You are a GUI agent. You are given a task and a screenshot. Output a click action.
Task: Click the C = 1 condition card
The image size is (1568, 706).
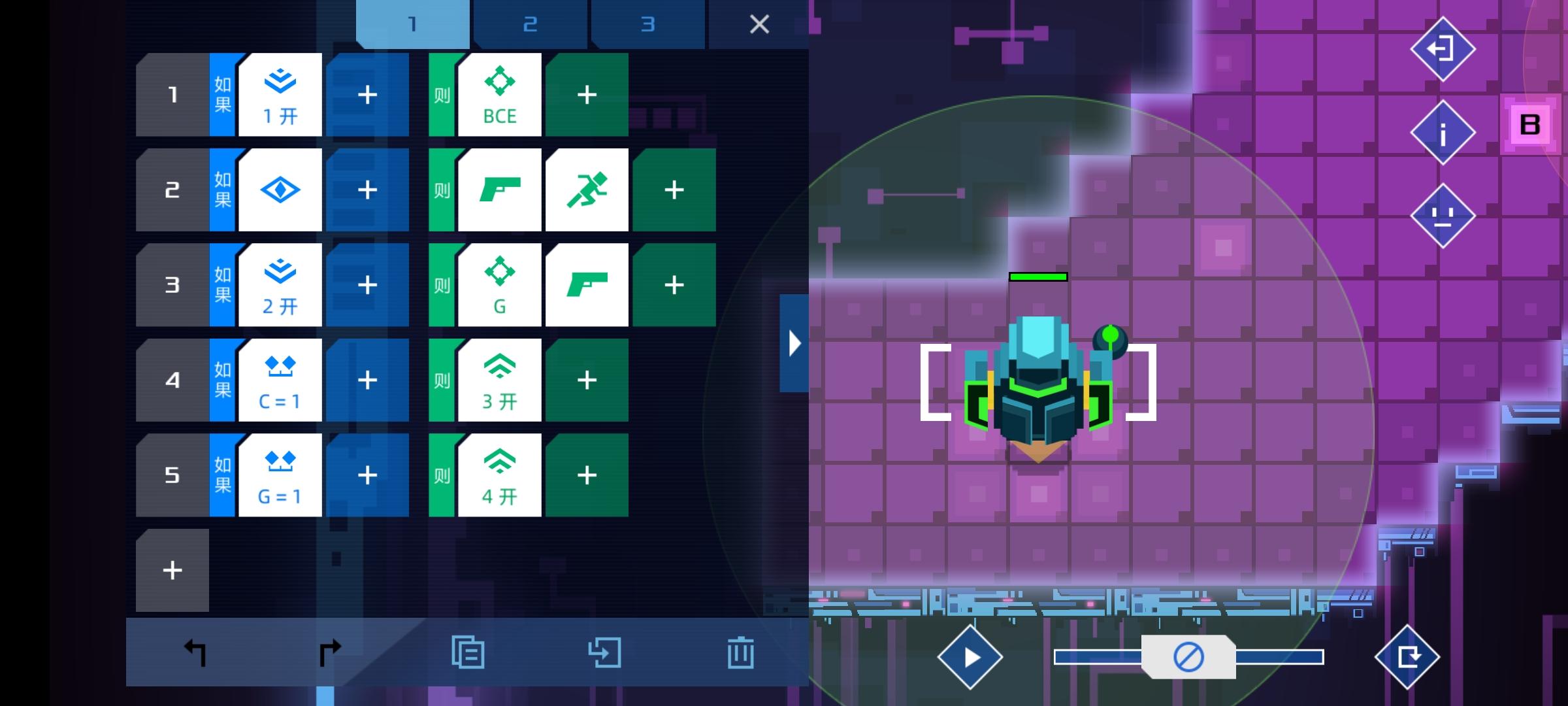click(x=279, y=379)
